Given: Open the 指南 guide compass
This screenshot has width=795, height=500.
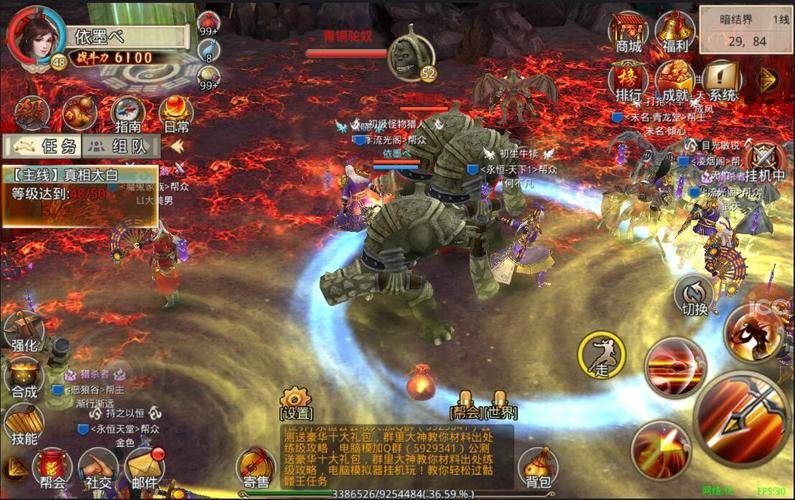Looking at the screenshot, I should [128, 113].
